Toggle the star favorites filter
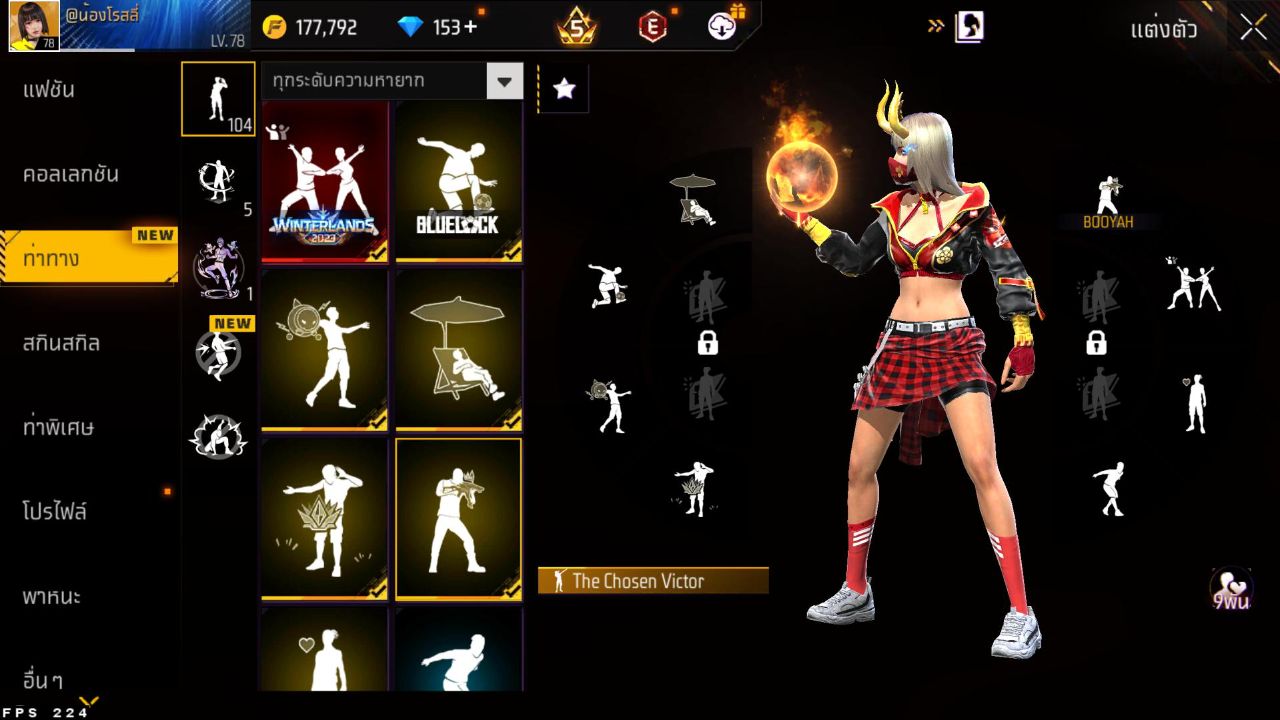The height and width of the screenshot is (720, 1280). coord(563,88)
